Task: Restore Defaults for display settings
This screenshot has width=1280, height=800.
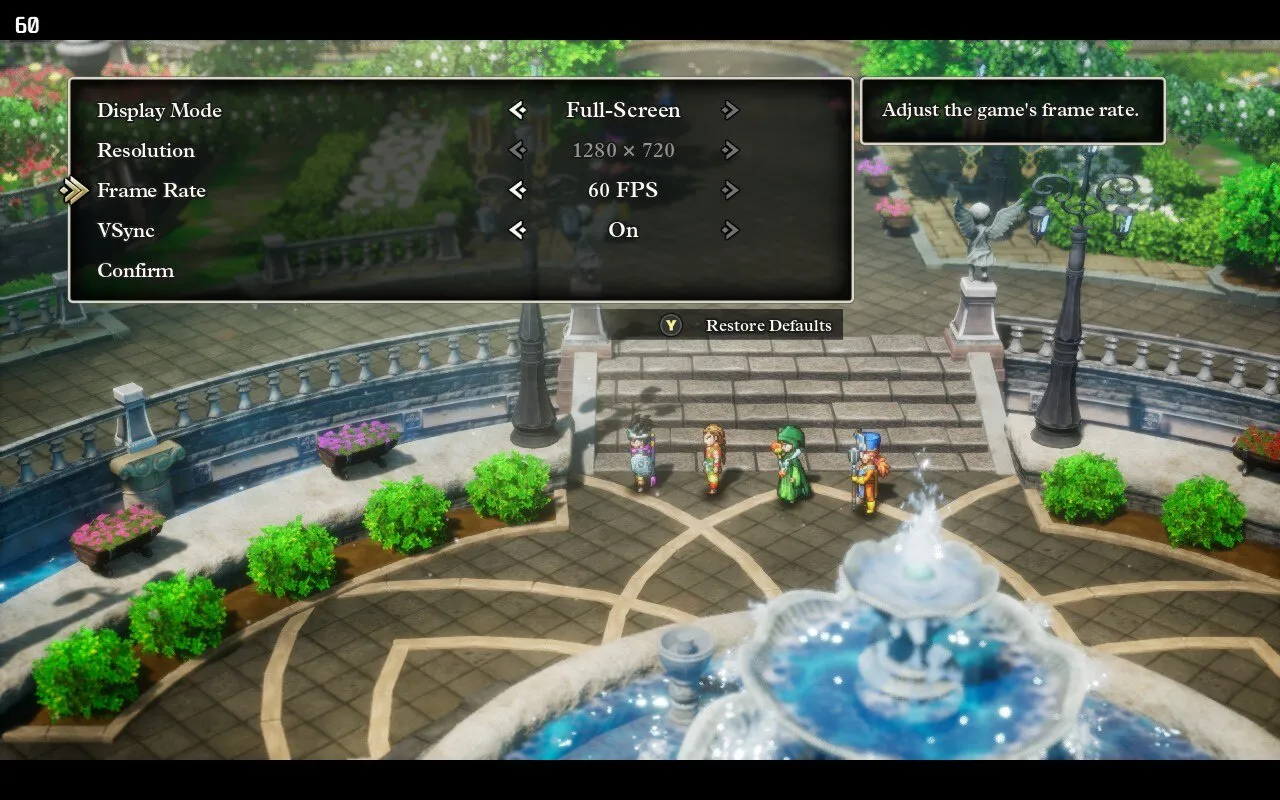Action: tap(767, 326)
